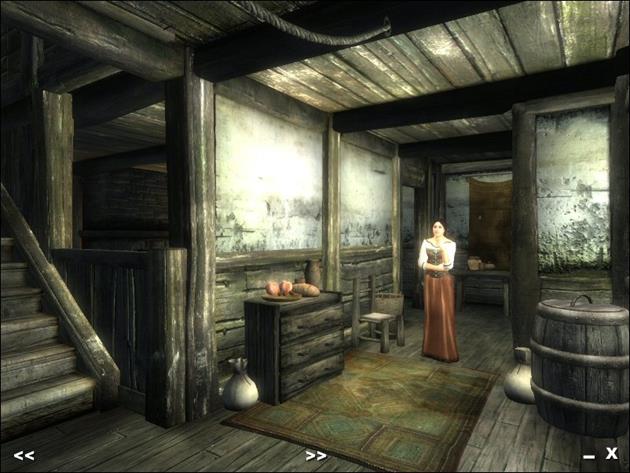630x473 pixels.
Task: Click the << previous arrow button
Action: click(24, 455)
